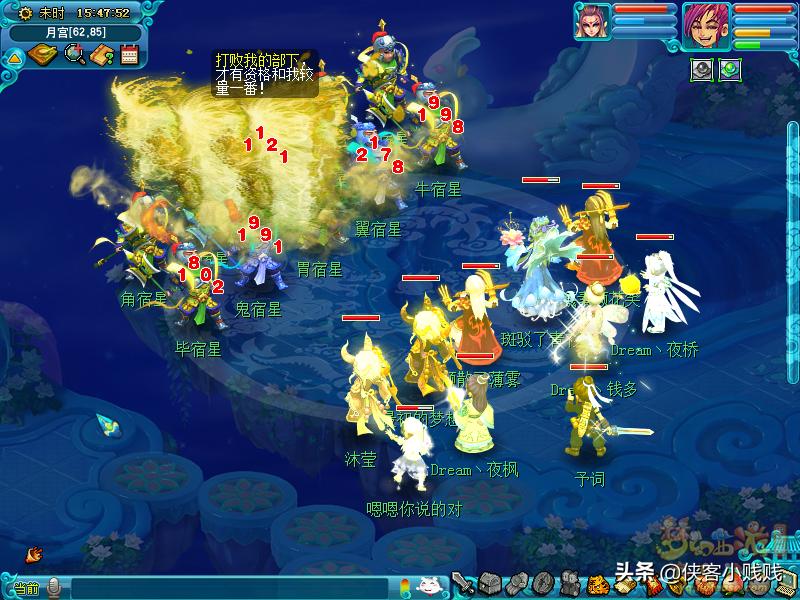Click the grey orb status icon
The width and height of the screenshot is (800, 600).
click(703, 70)
